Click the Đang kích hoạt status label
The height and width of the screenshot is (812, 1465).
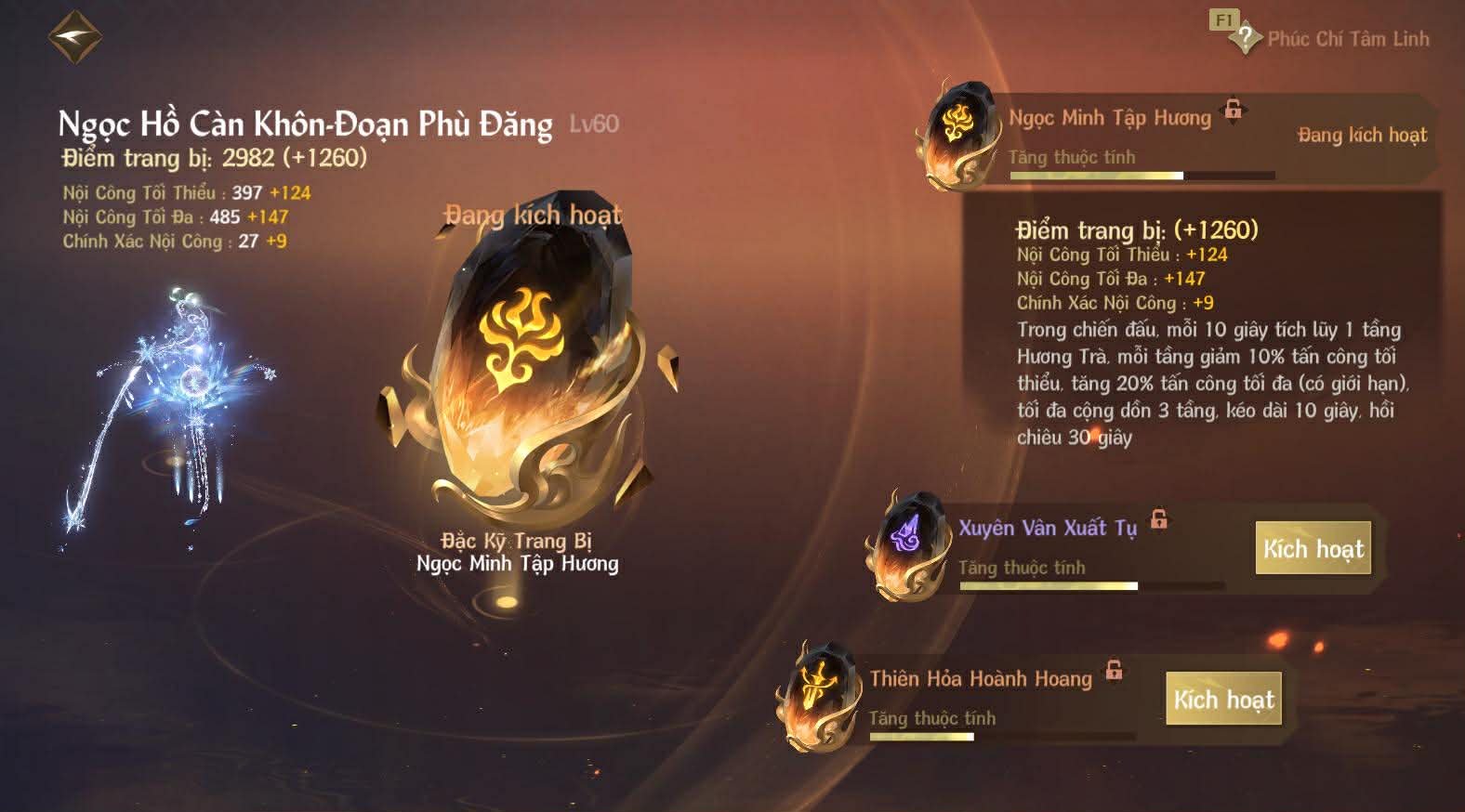tap(533, 216)
